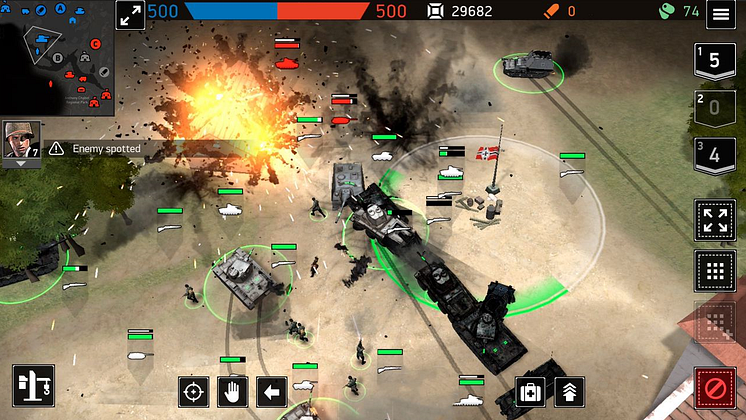Choose the tight grid formation button
746x420 pixels.
[x=714, y=269]
